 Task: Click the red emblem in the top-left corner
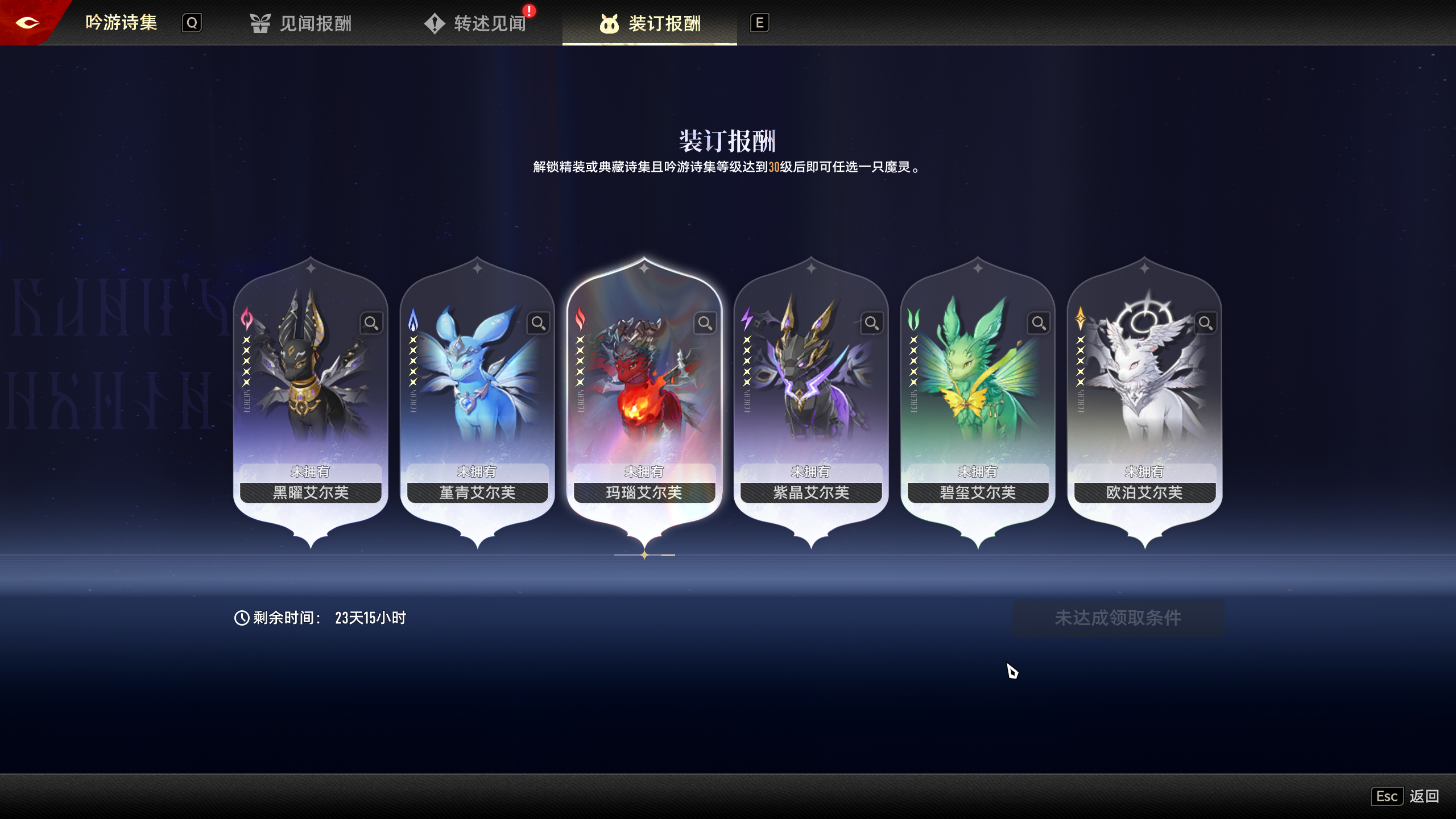pos(27,23)
